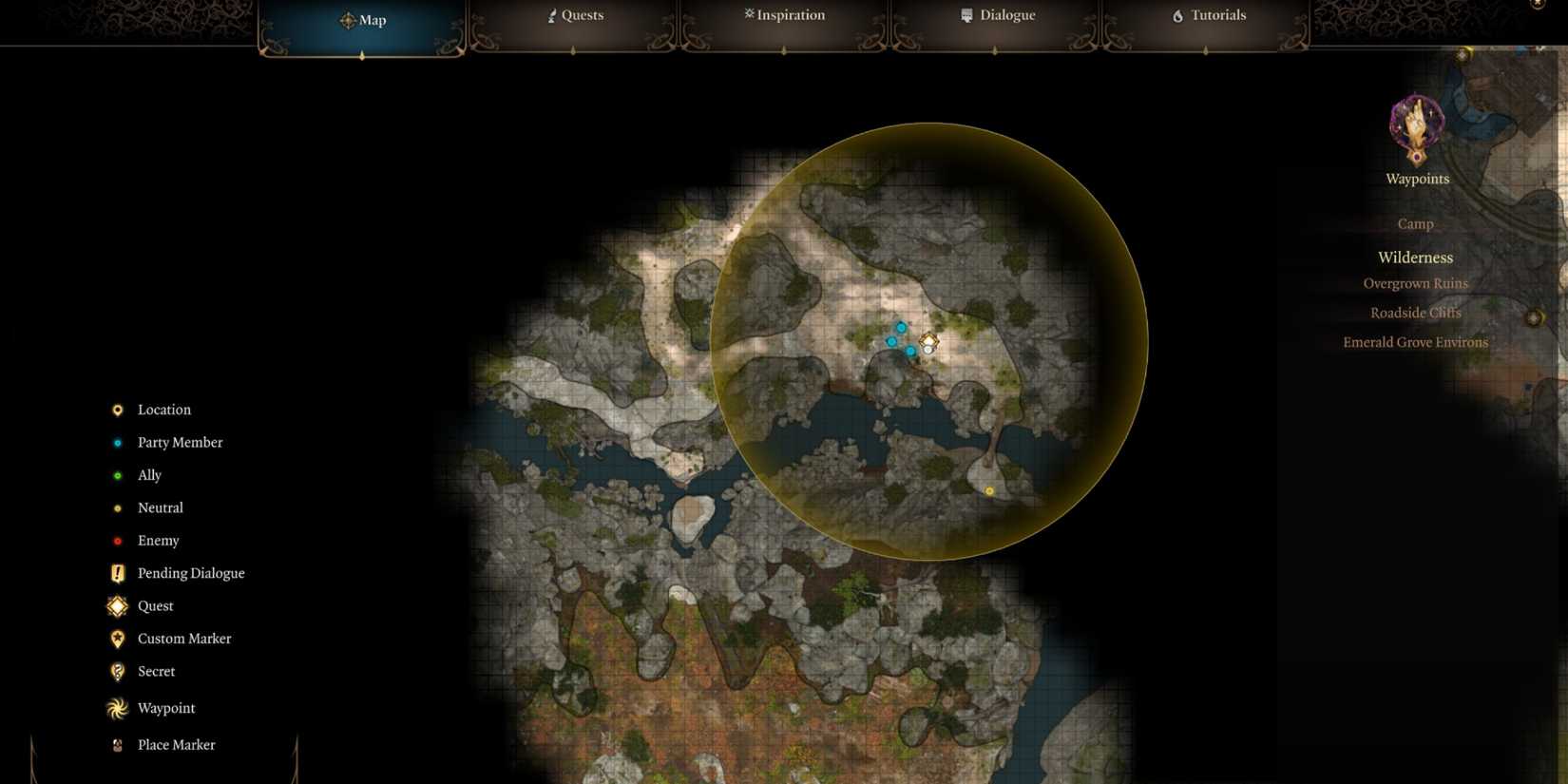Click a blue Party Member dot on the map

(x=901, y=326)
